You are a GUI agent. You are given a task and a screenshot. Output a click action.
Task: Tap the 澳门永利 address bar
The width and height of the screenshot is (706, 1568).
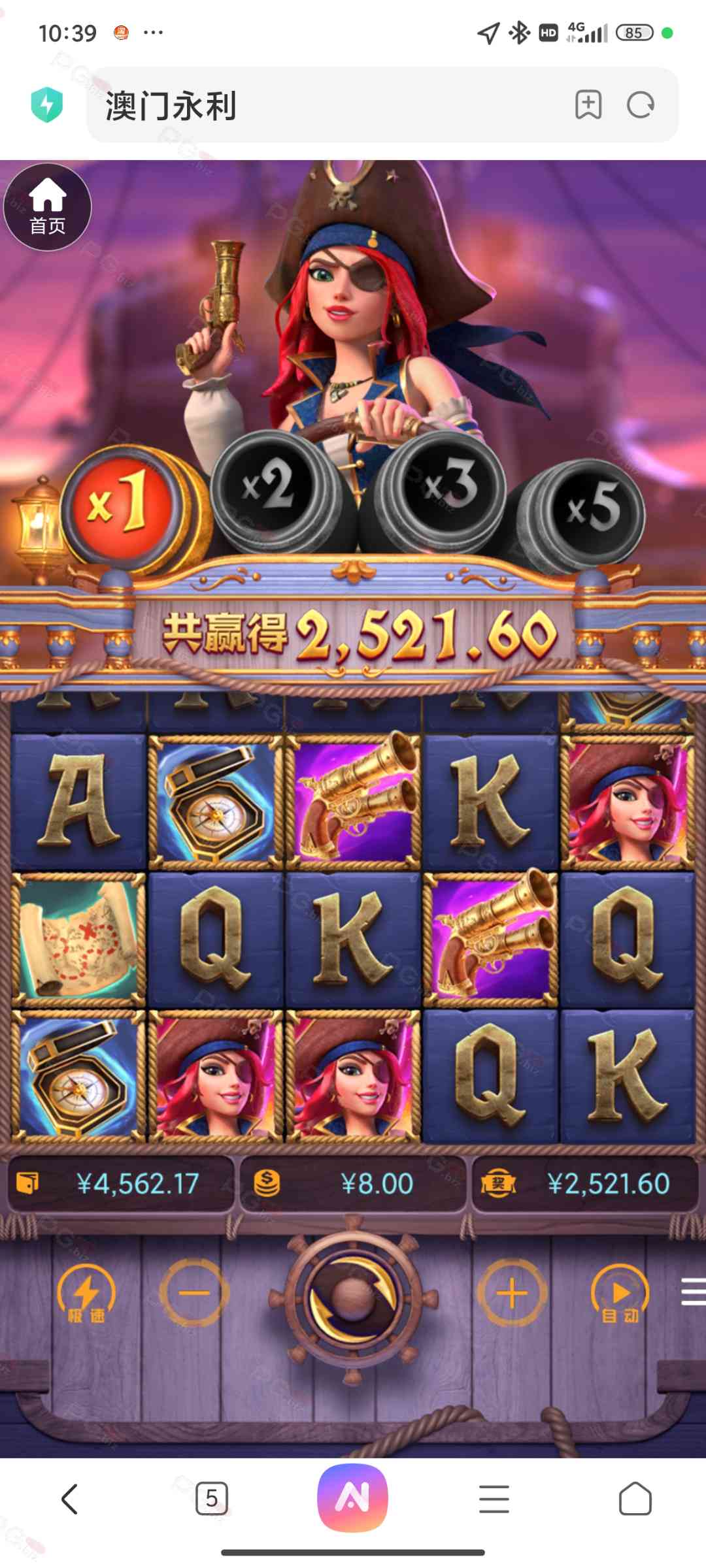pyautogui.click(x=327, y=105)
